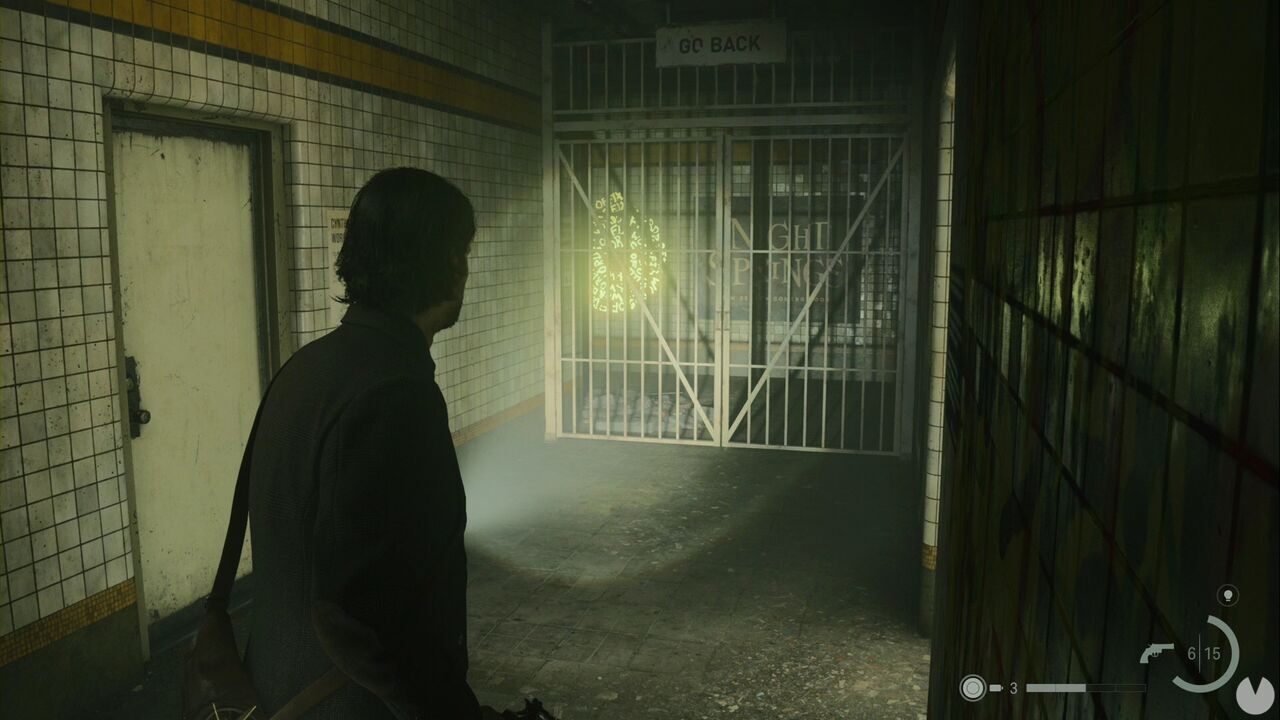This screenshot has height=720, width=1280.
Task: Click the flashlight battery icon near counter
Action: (994, 686)
